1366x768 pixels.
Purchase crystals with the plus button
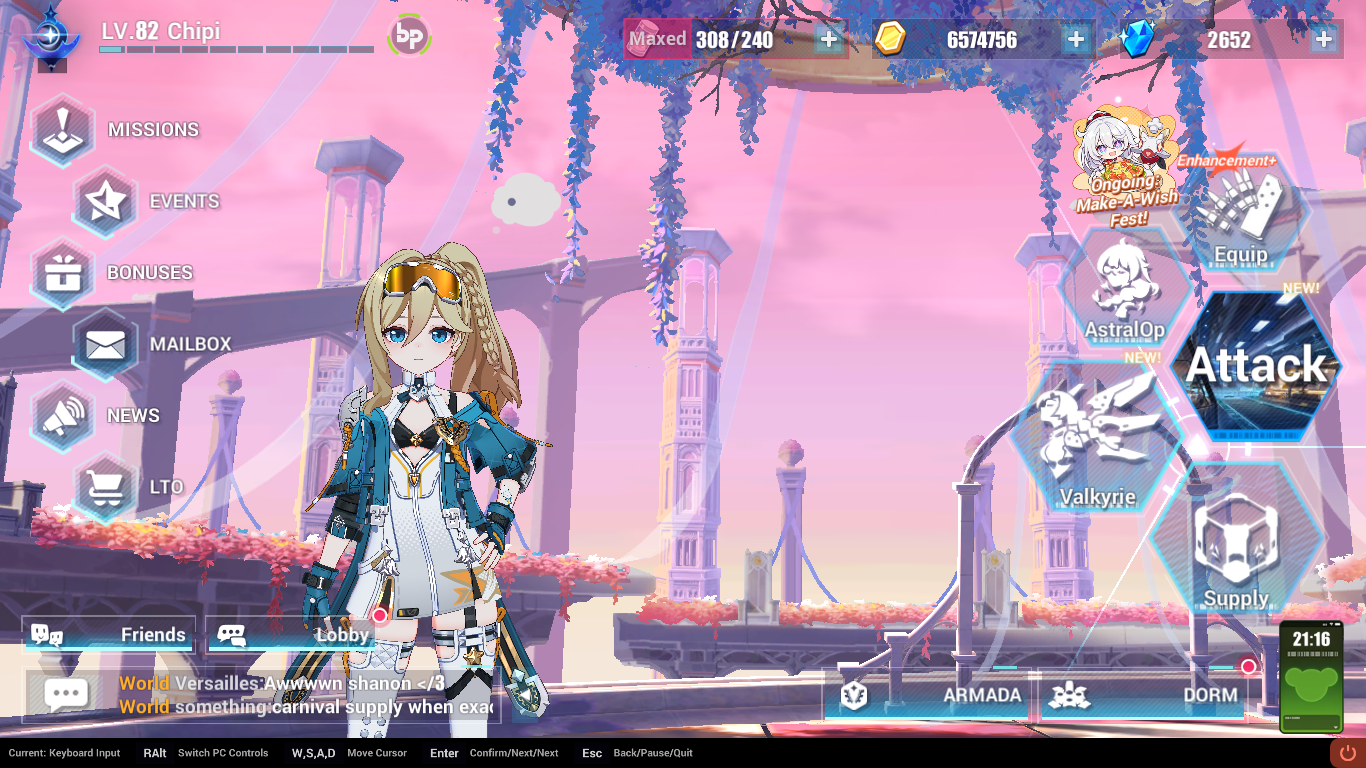tap(1322, 40)
